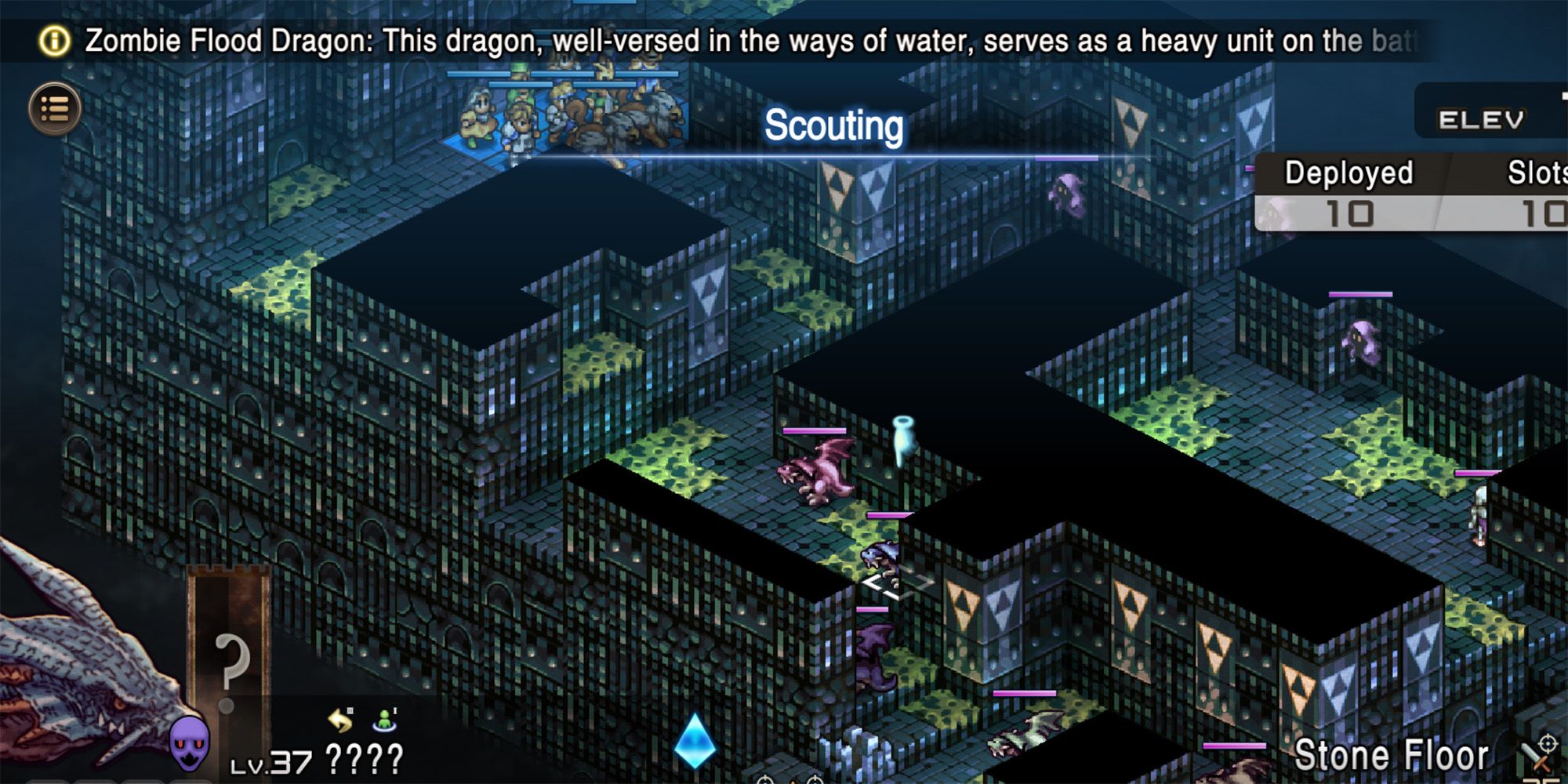The height and width of the screenshot is (784, 1568).
Task: Click the ELEV elevation indicator
Action: (1481, 119)
